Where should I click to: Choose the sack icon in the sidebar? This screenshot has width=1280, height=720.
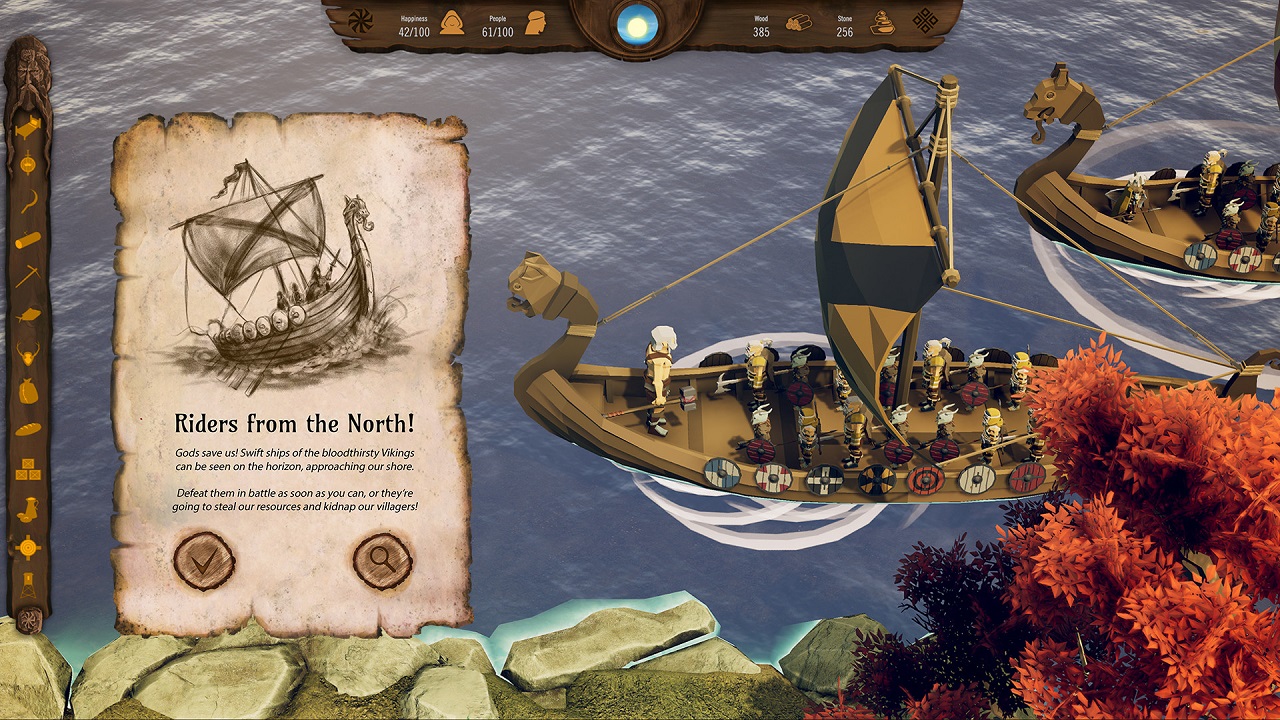(28, 391)
